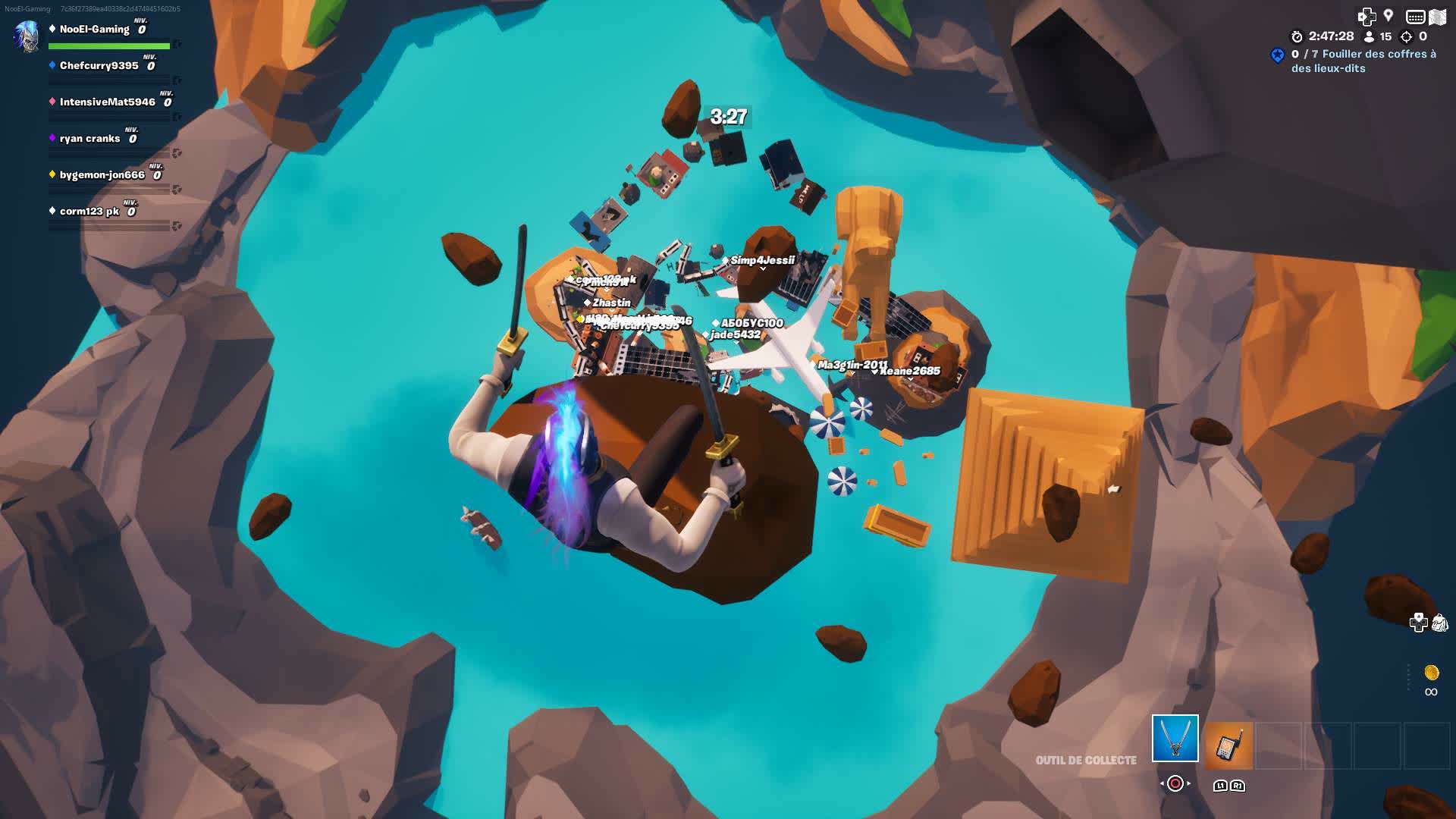Image resolution: width=1456 pixels, height=819 pixels.
Task: Open the backpack inventory icon
Action: [1439, 623]
